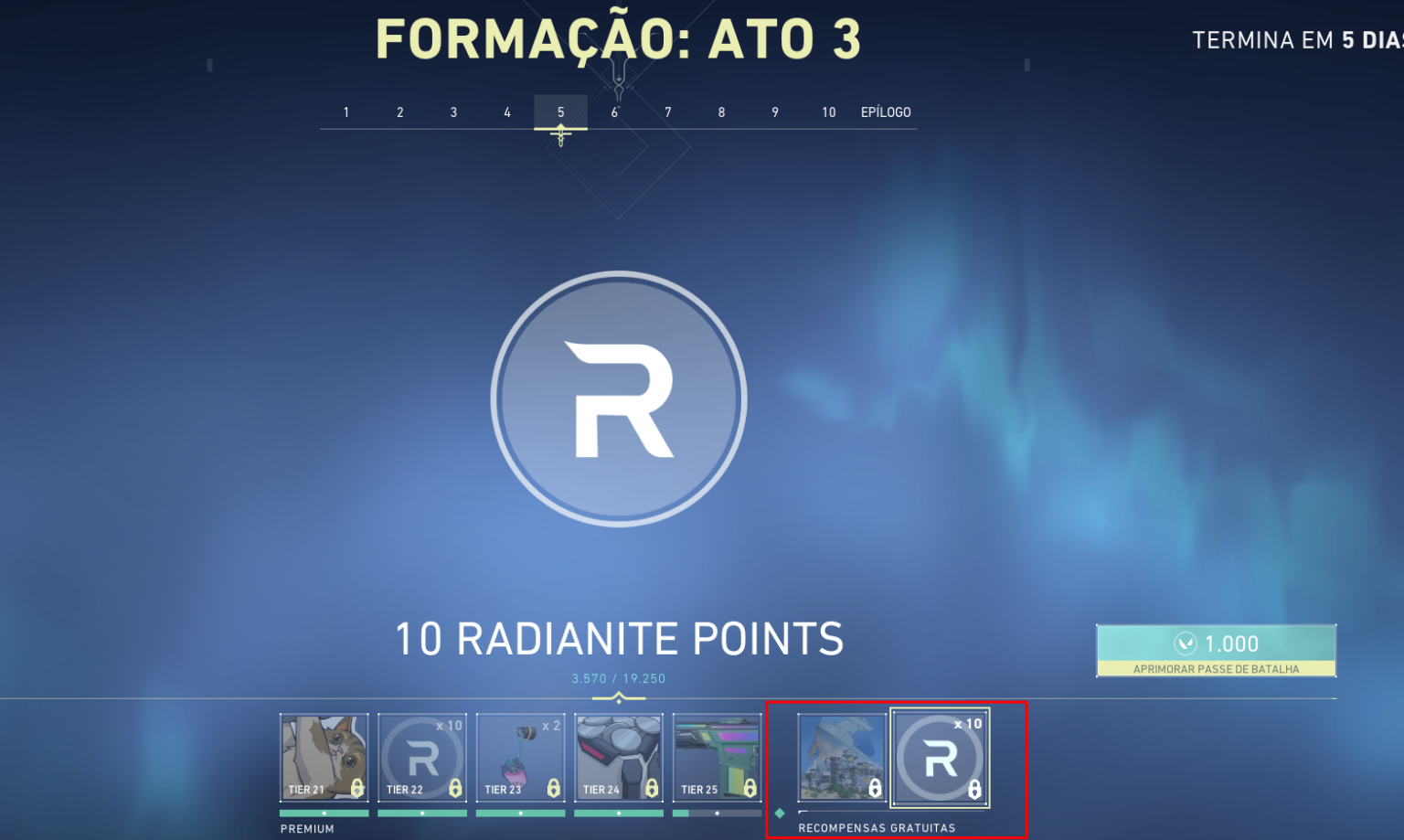View chapter 7 rewards
This screenshot has width=1404, height=840.
point(667,112)
